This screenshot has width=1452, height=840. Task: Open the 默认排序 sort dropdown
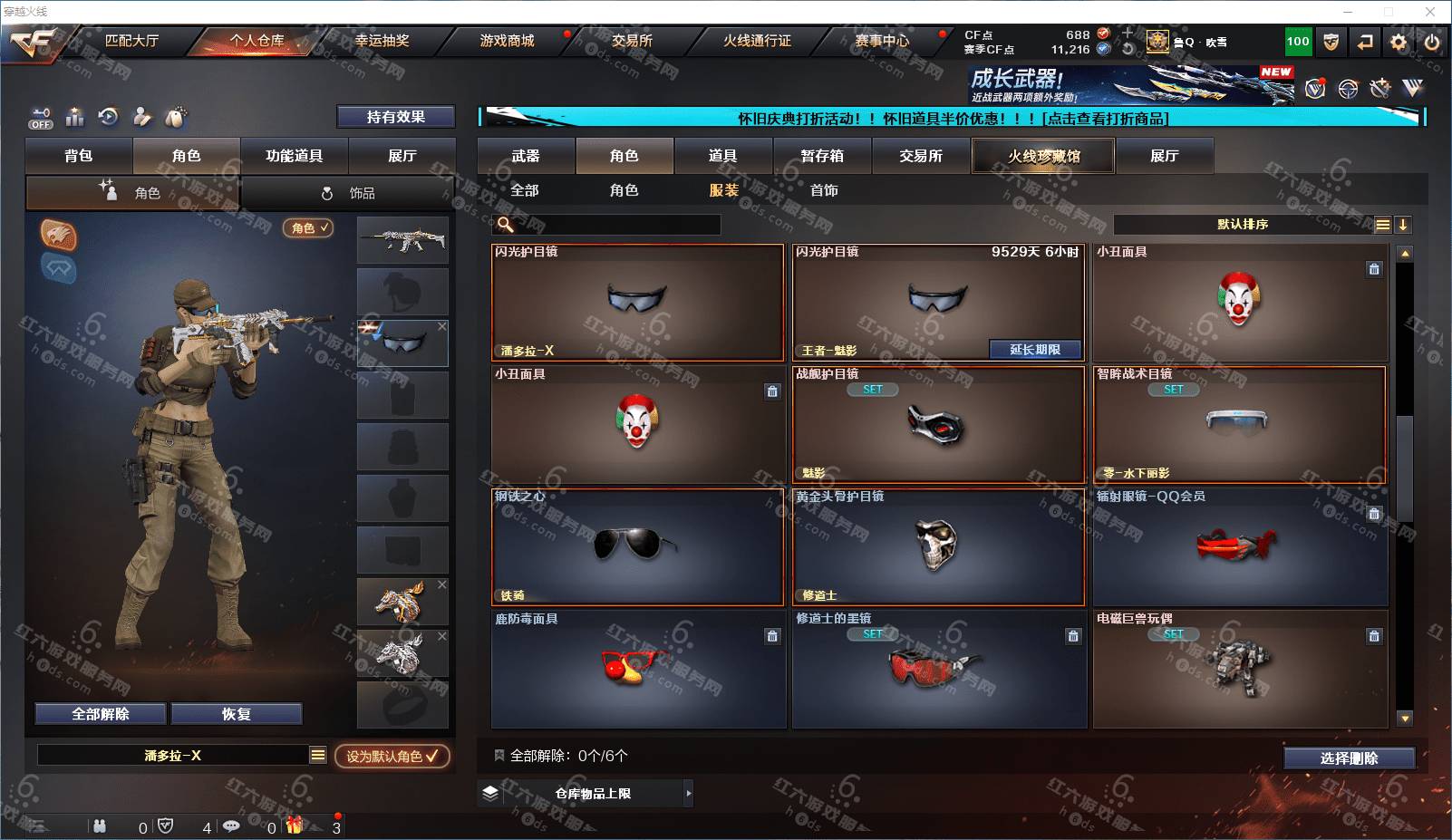coord(1243,225)
